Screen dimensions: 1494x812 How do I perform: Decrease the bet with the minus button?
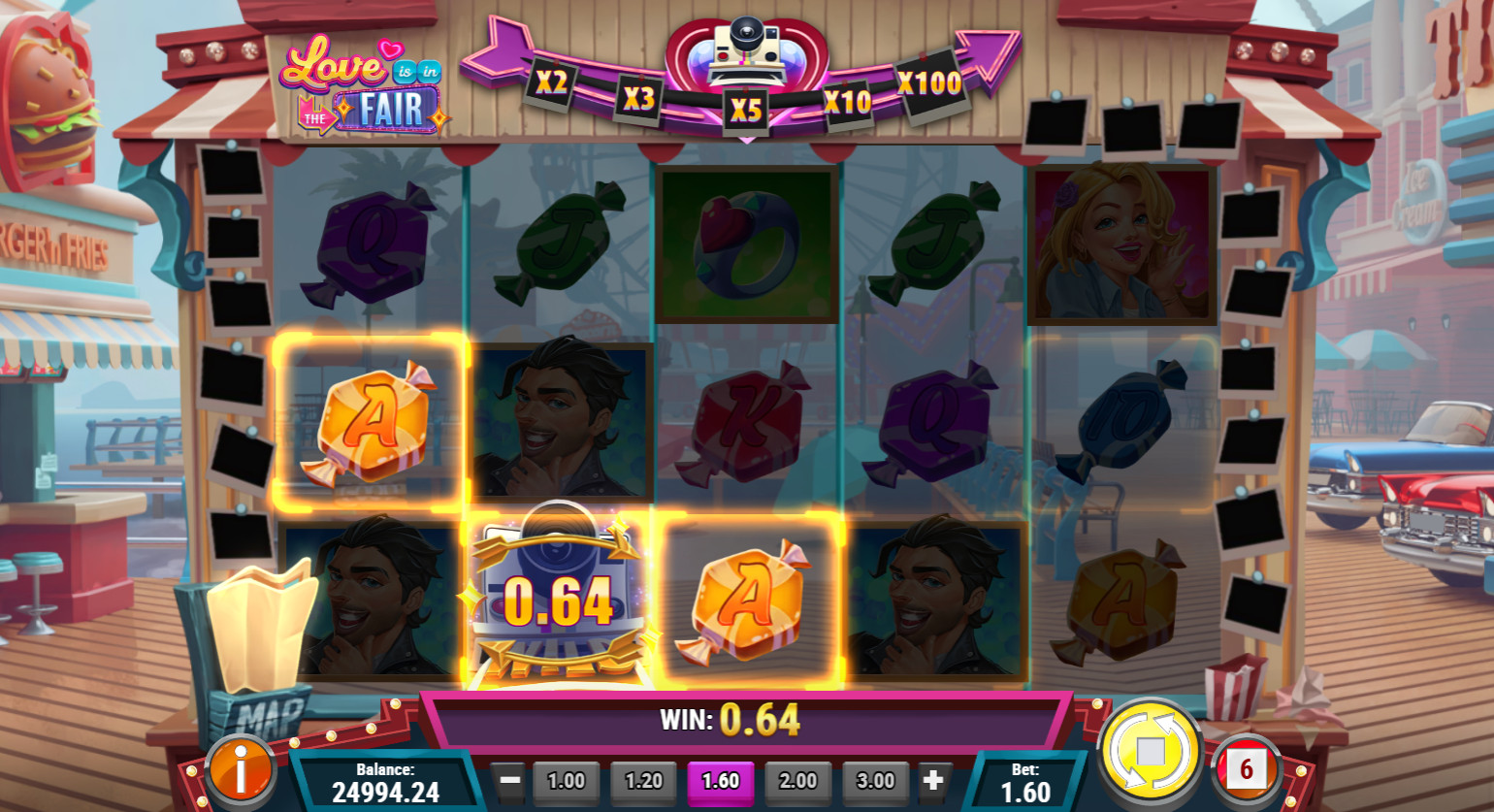pos(510,780)
